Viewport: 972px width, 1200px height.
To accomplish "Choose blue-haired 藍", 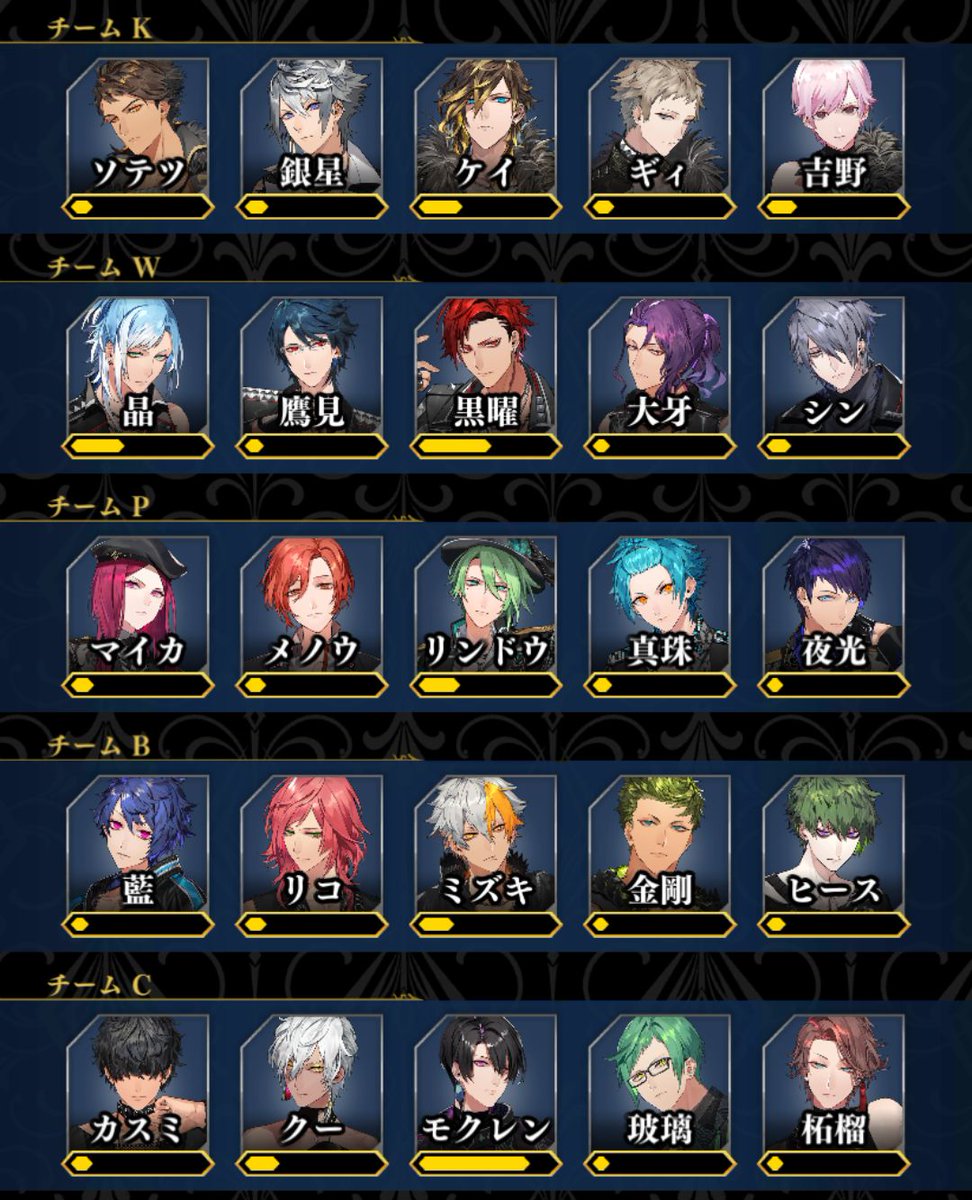I will [138, 842].
